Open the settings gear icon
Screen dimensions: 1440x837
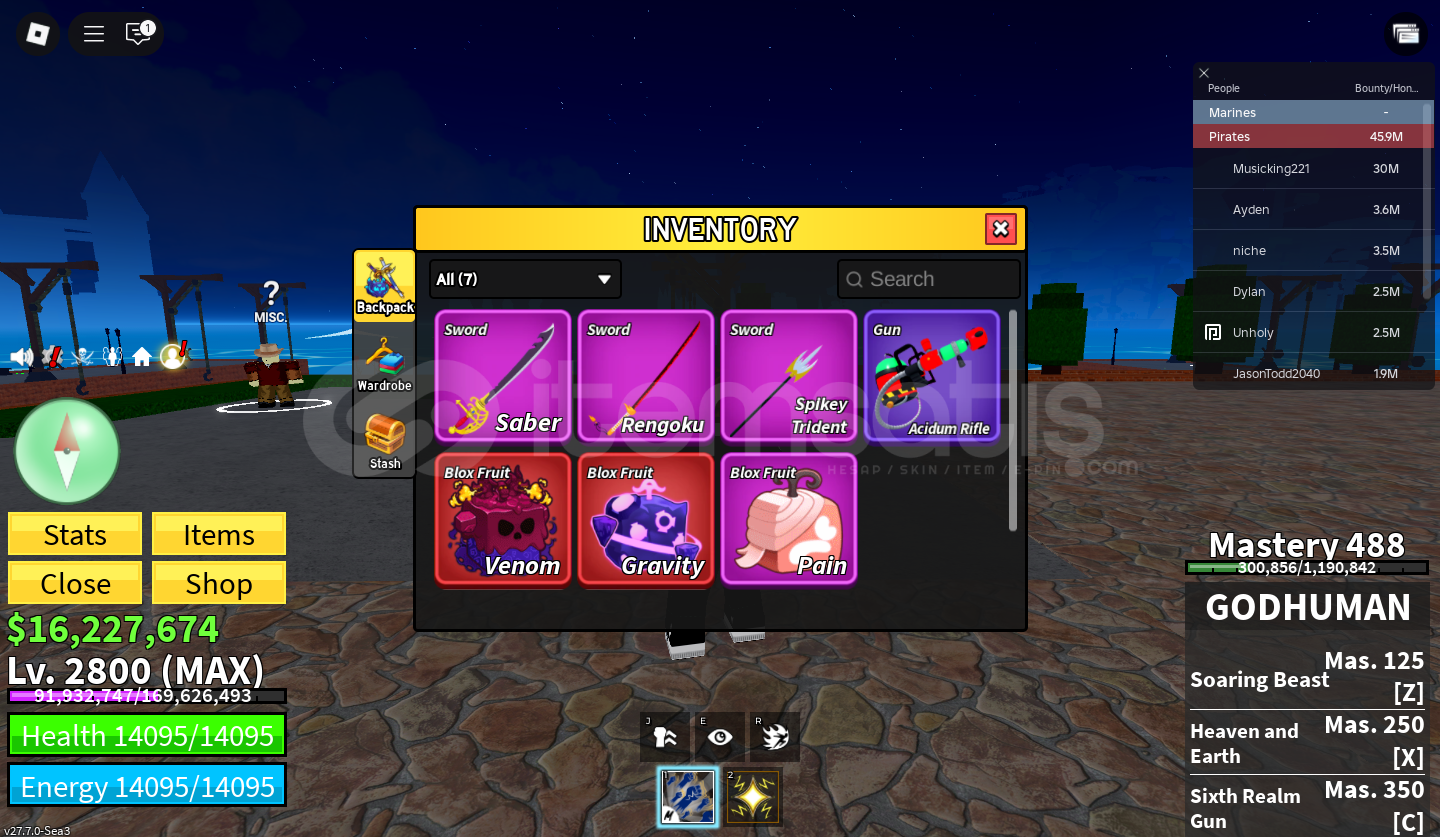point(52,355)
